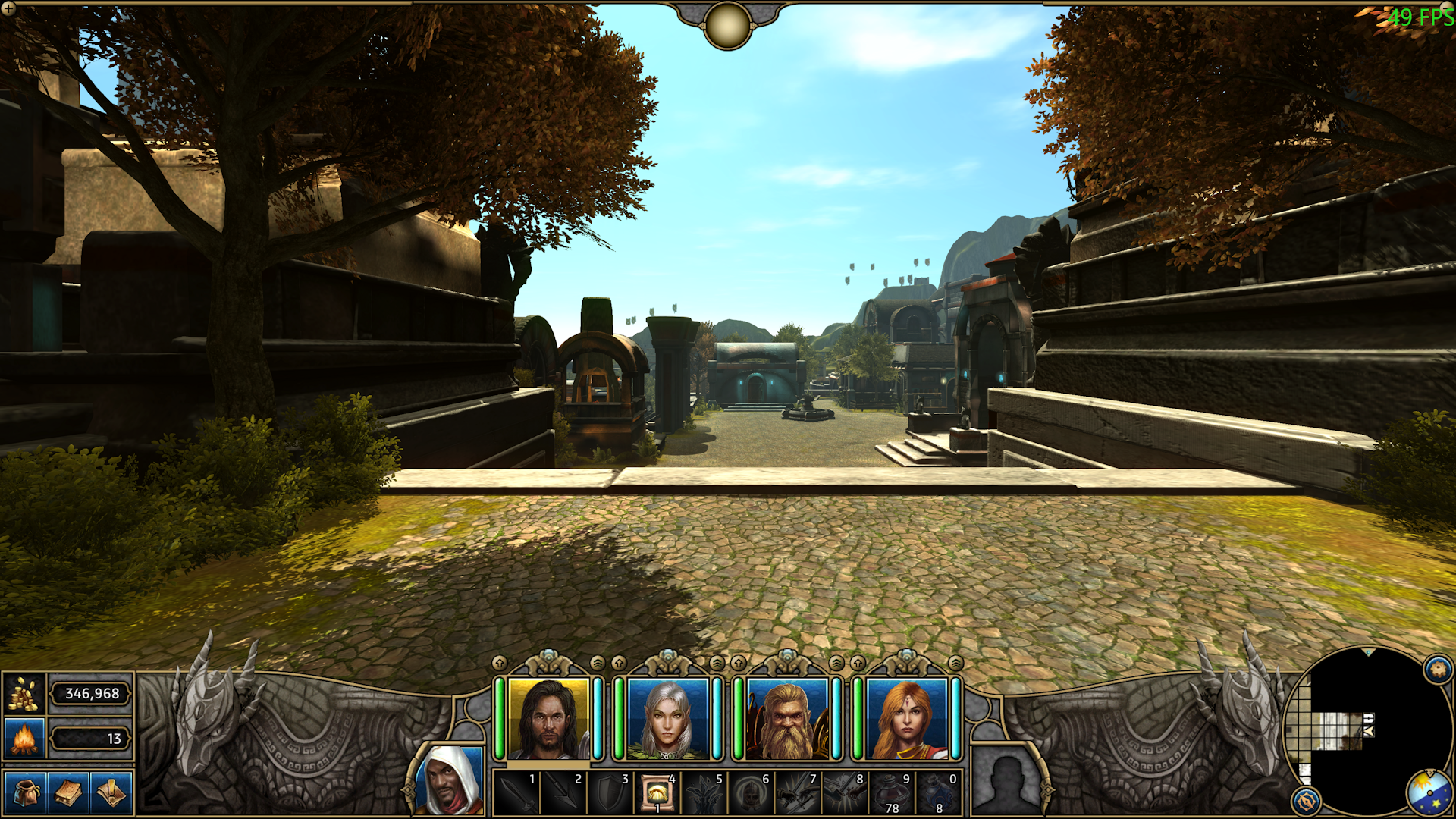Image resolution: width=1456 pixels, height=819 pixels.
Task: Click the campfire rest icon
Action: [x=24, y=738]
